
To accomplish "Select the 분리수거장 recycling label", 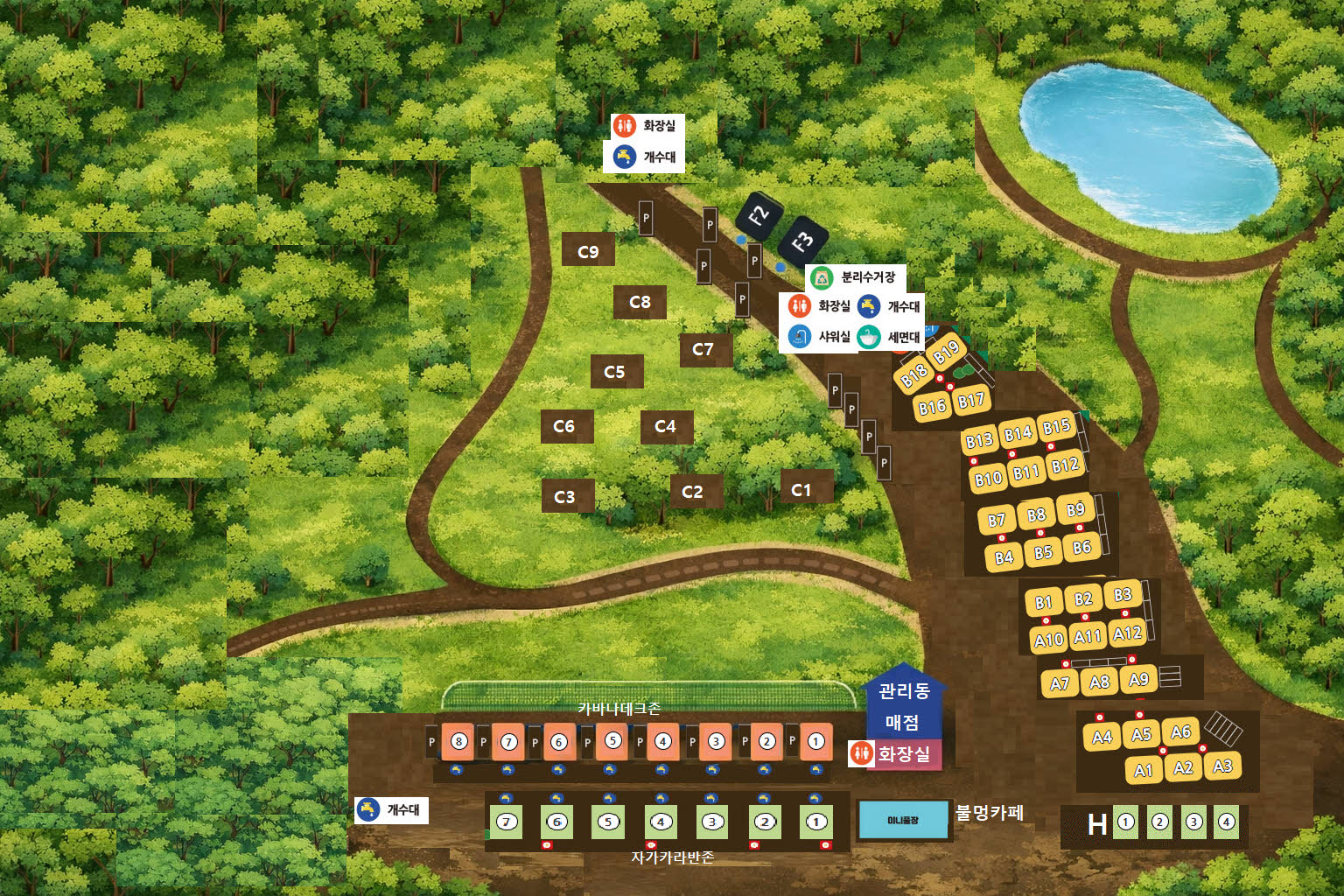I will coord(856,277).
